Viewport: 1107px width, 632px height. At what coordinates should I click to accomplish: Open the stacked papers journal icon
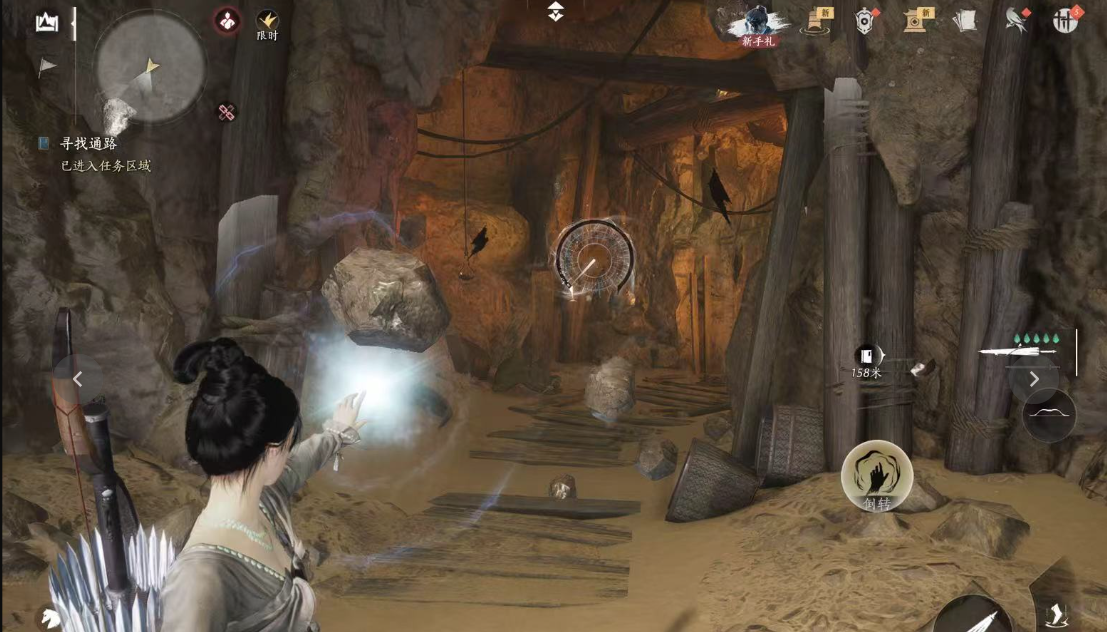coord(964,20)
